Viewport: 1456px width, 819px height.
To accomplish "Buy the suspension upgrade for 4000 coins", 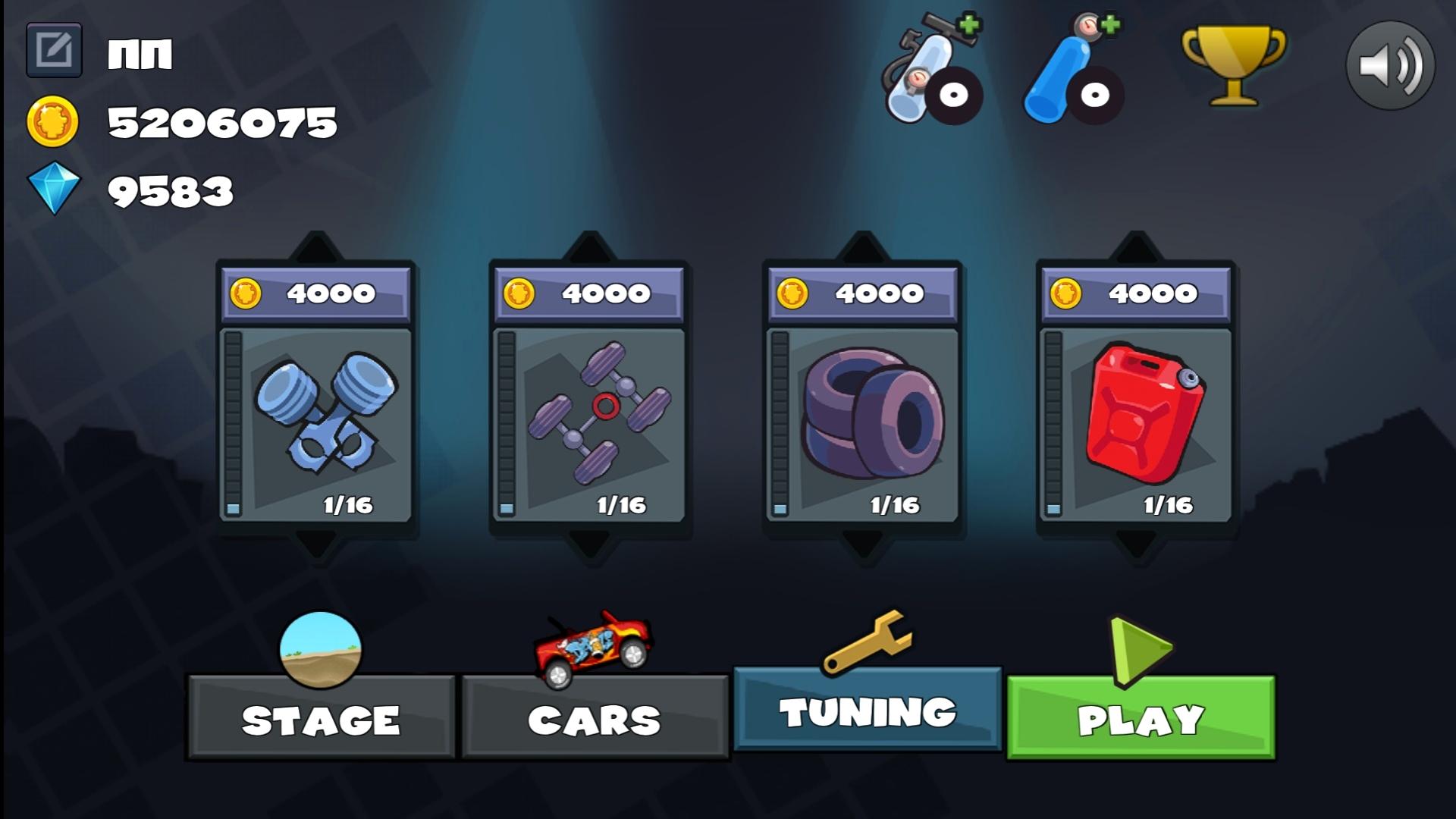I will [591, 291].
